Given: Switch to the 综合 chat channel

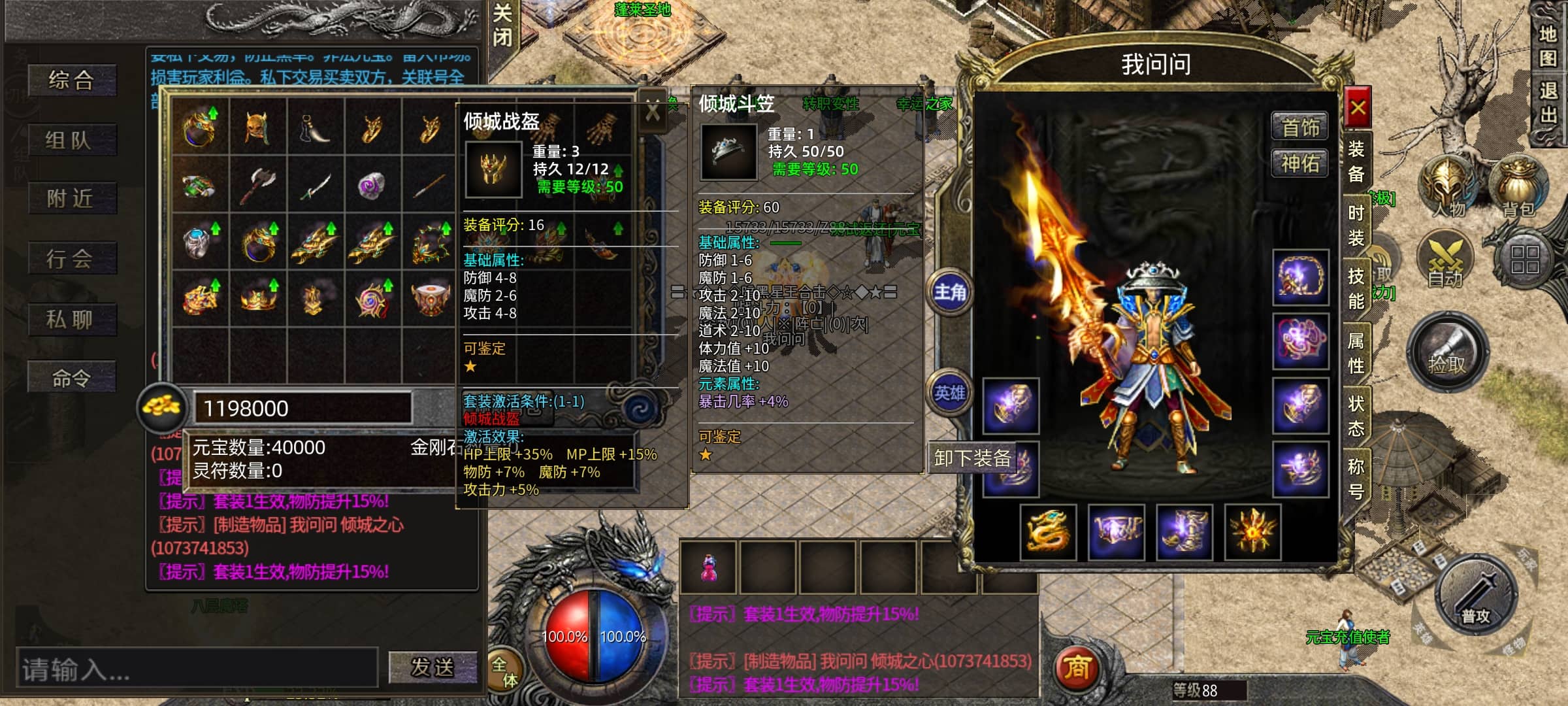Looking at the screenshot, I should (x=72, y=80).
